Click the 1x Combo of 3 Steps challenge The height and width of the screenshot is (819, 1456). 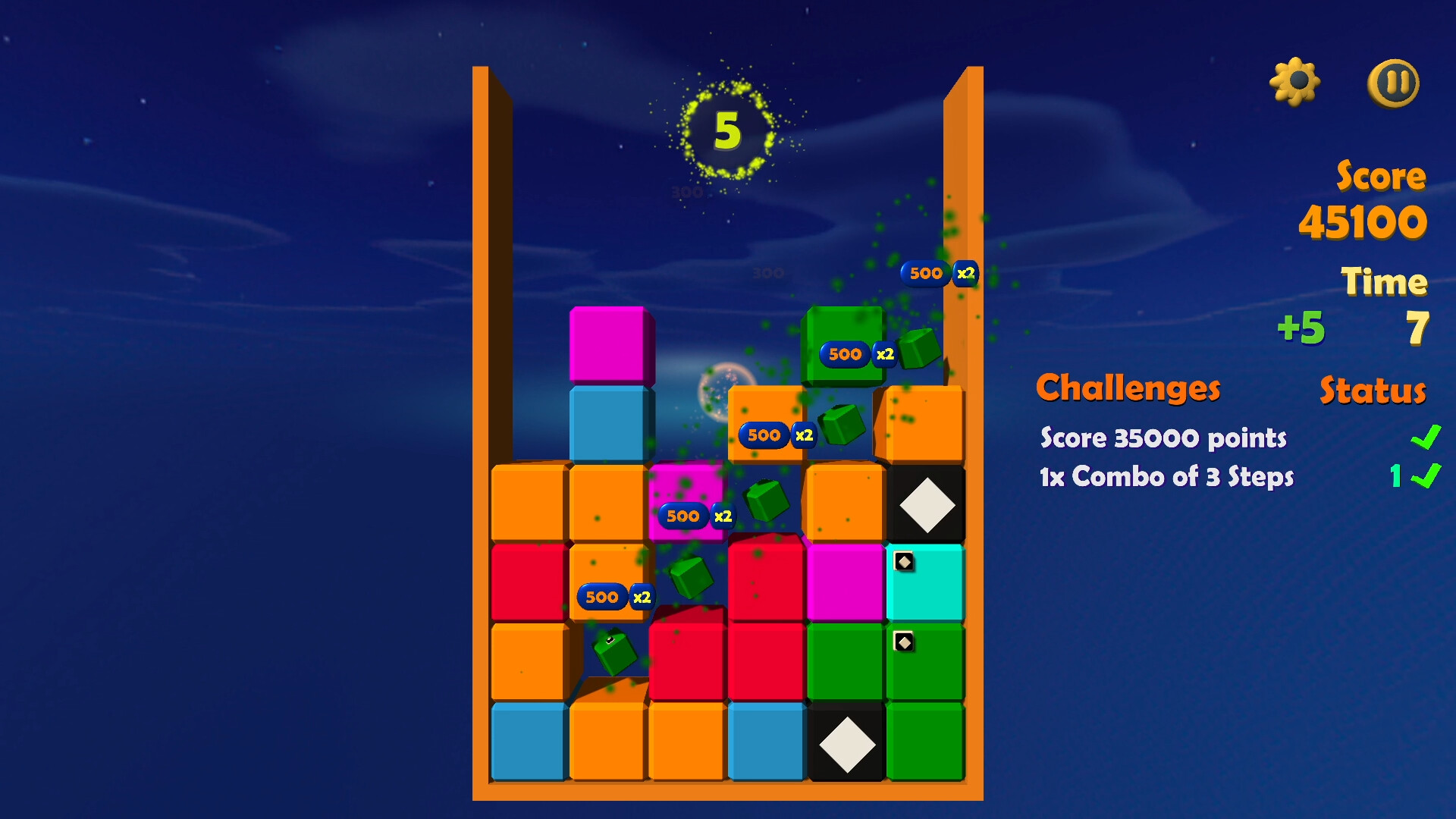tap(1166, 478)
